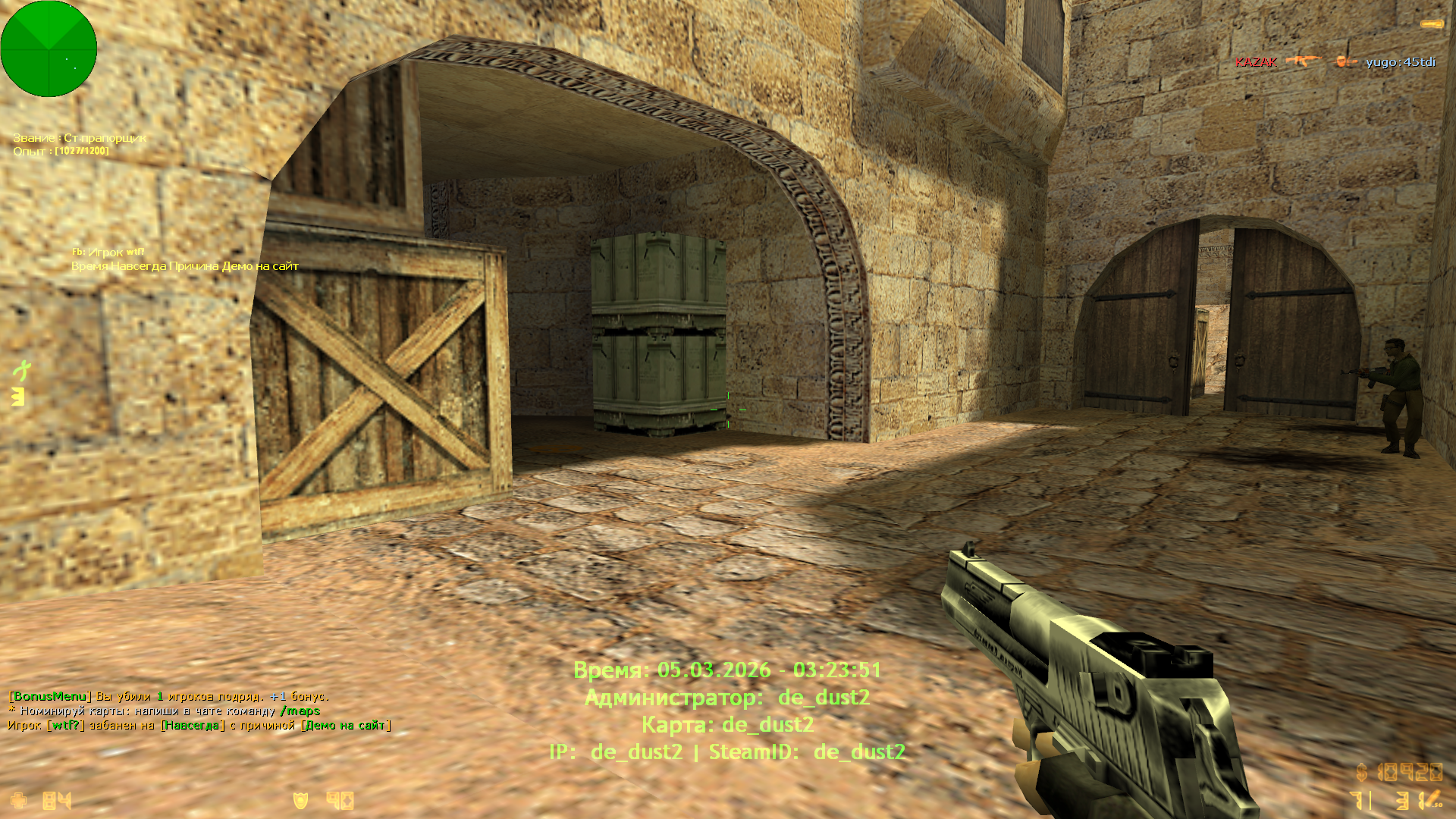Click the health cross icon

18,801
